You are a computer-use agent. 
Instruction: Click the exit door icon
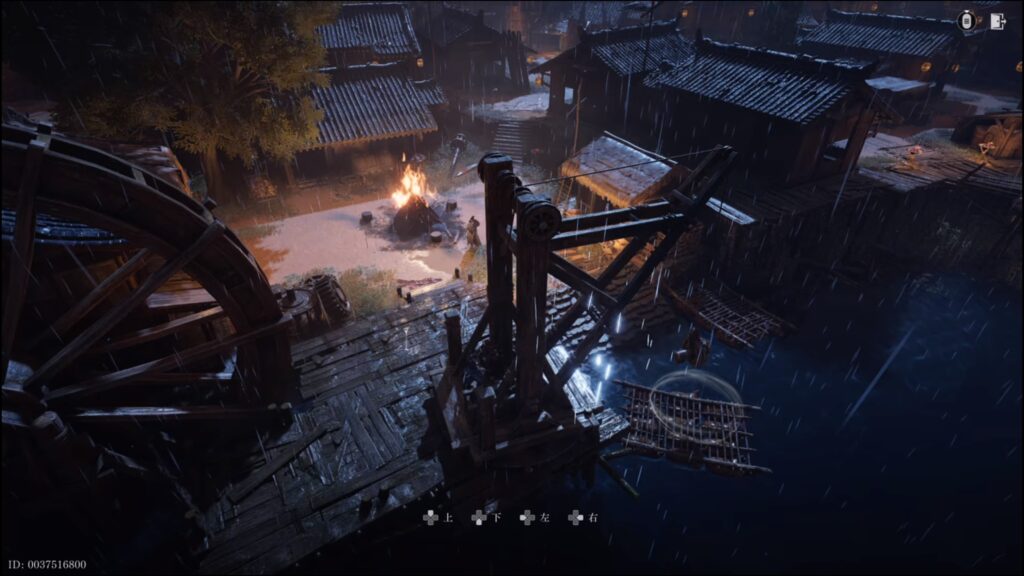tap(996, 21)
